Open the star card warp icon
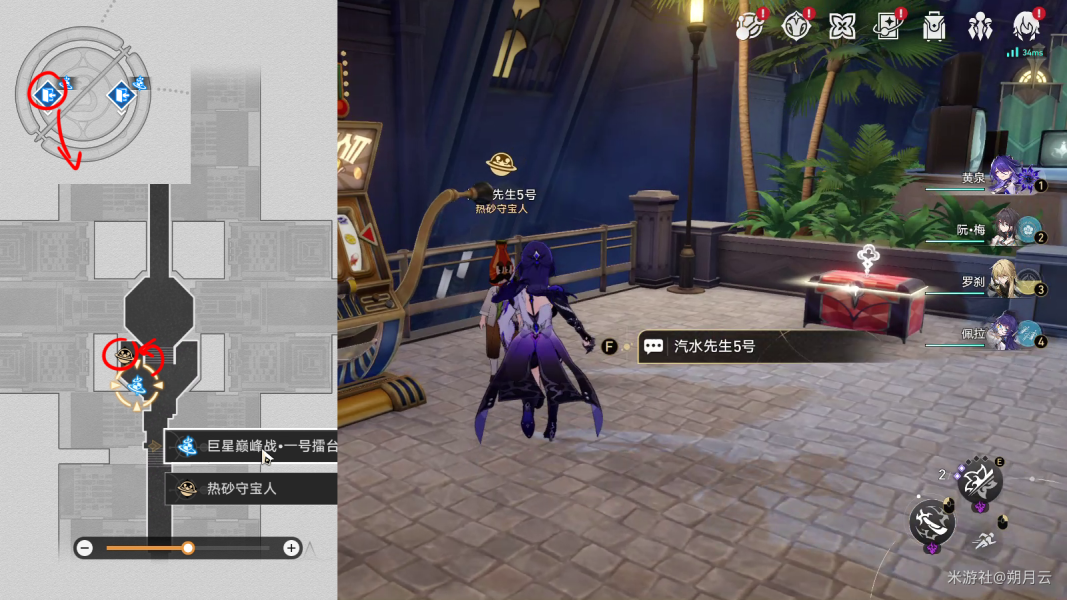The width and height of the screenshot is (1067, 600). (887, 25)
